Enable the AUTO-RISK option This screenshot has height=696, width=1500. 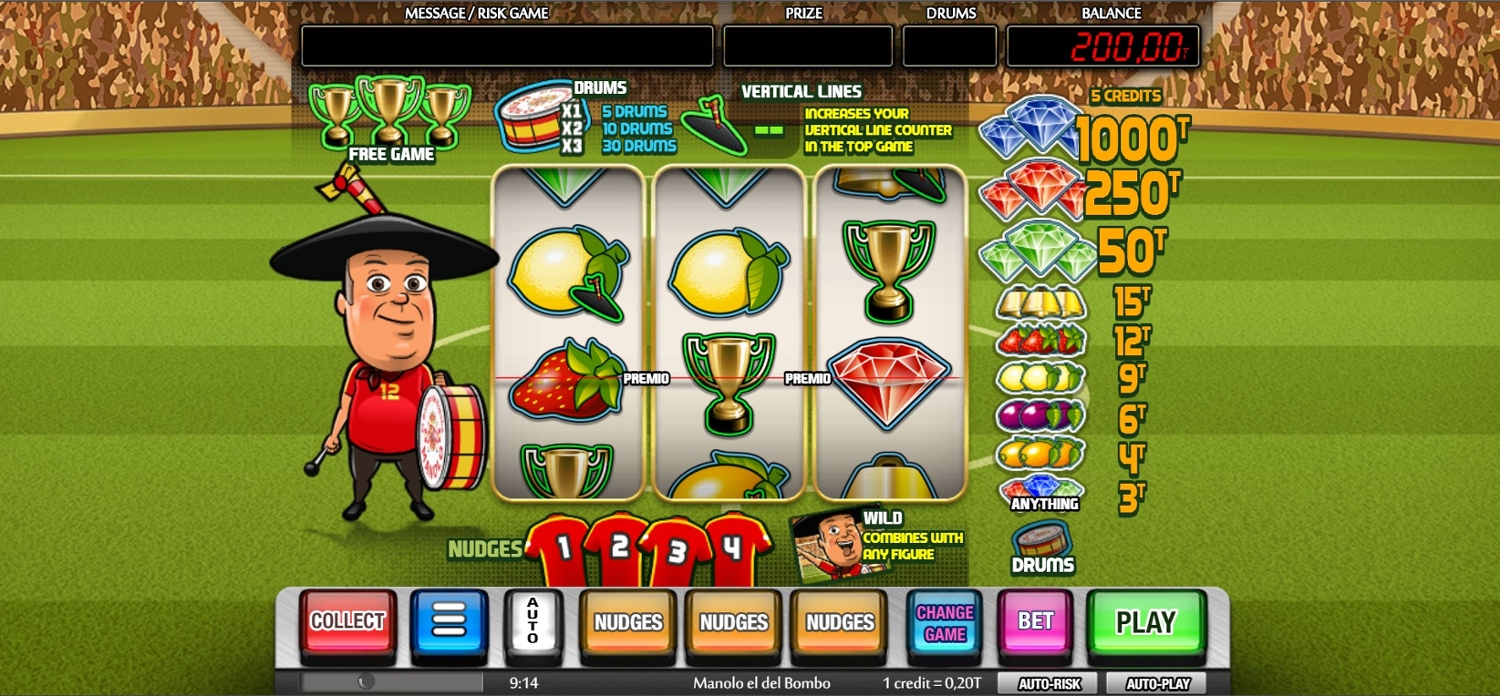[x=1049, y=684]
